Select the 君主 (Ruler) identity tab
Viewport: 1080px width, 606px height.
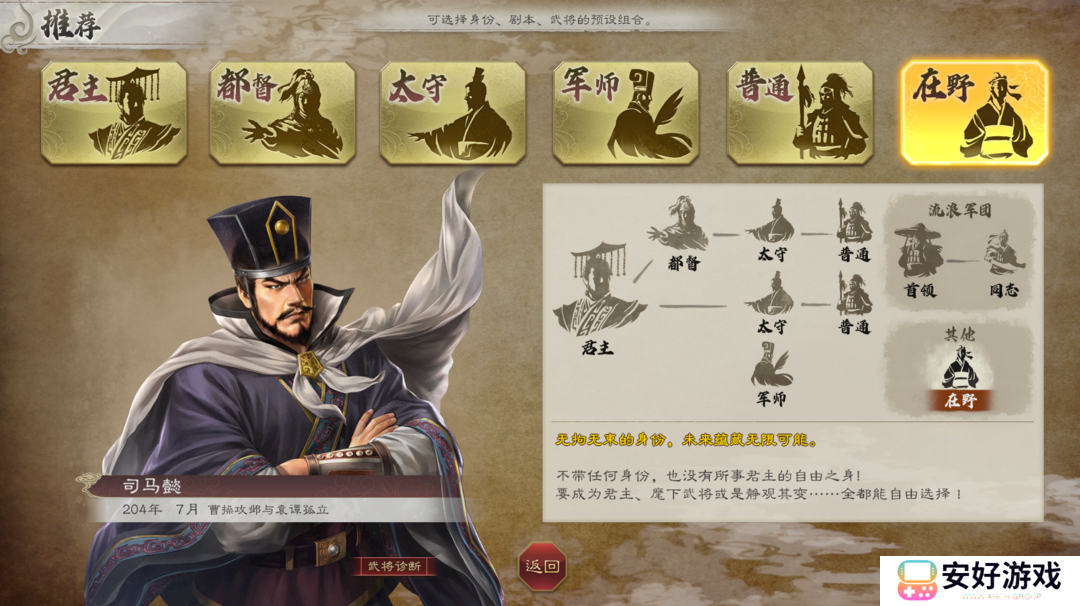coord(113,113)
